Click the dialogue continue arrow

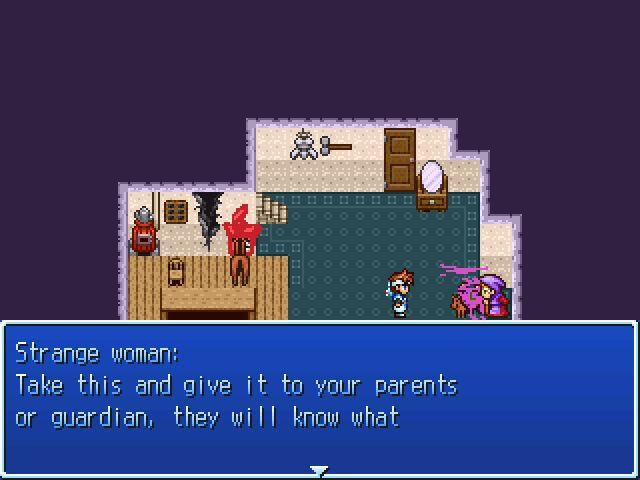(319, 469)
